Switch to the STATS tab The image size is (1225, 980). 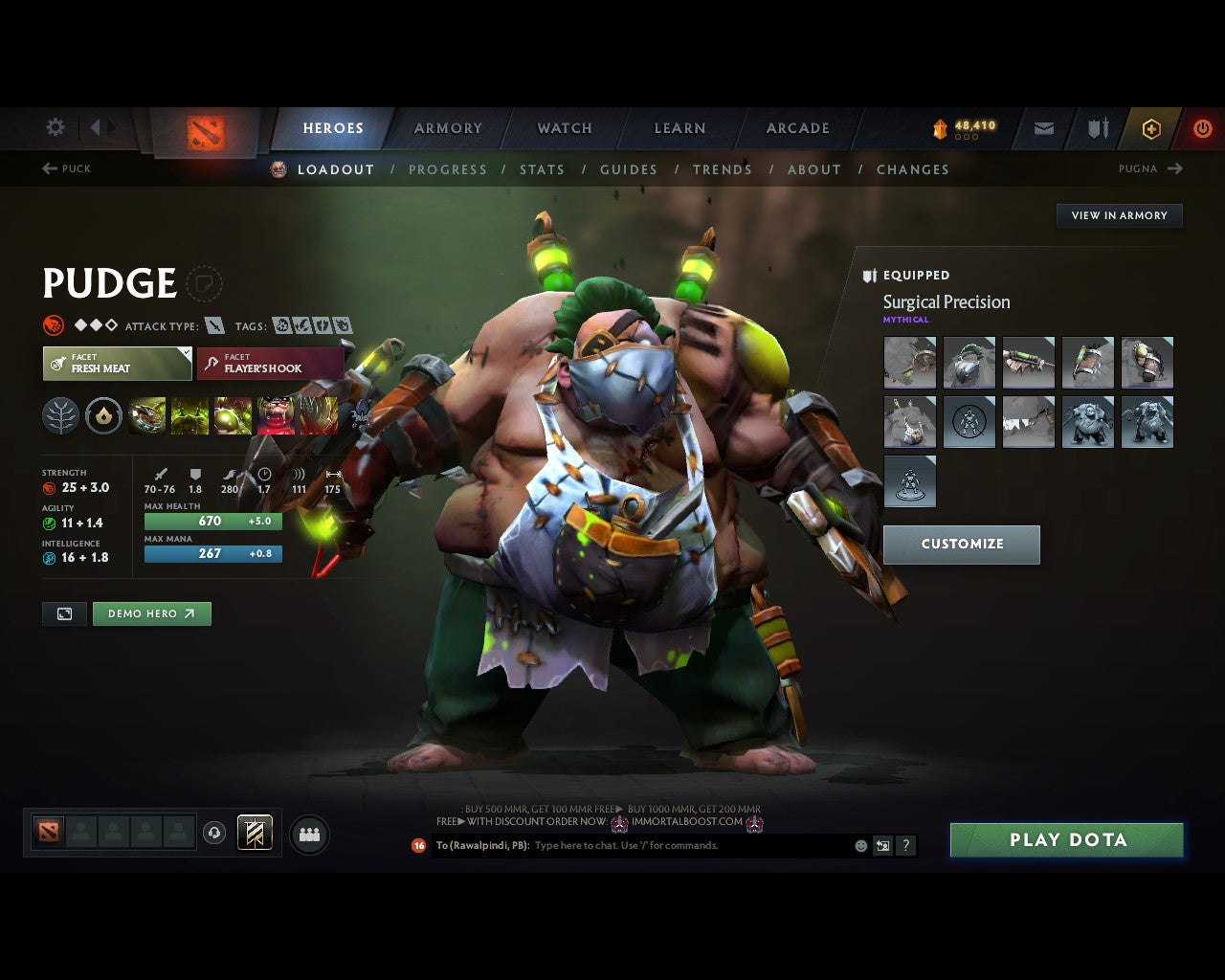(542, 169)
